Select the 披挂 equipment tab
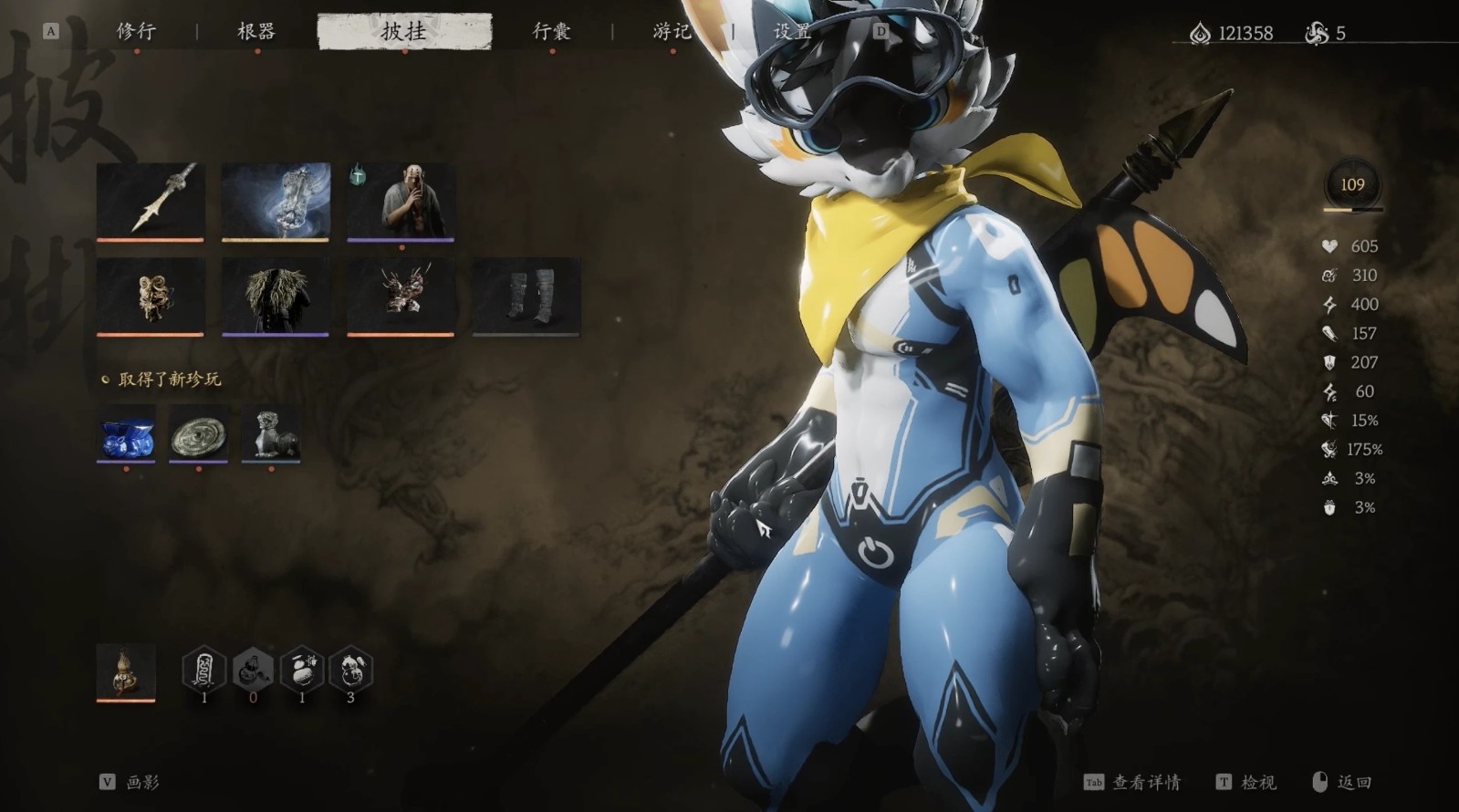This screenshot has width=1459, height=812. tap(403, 32)
